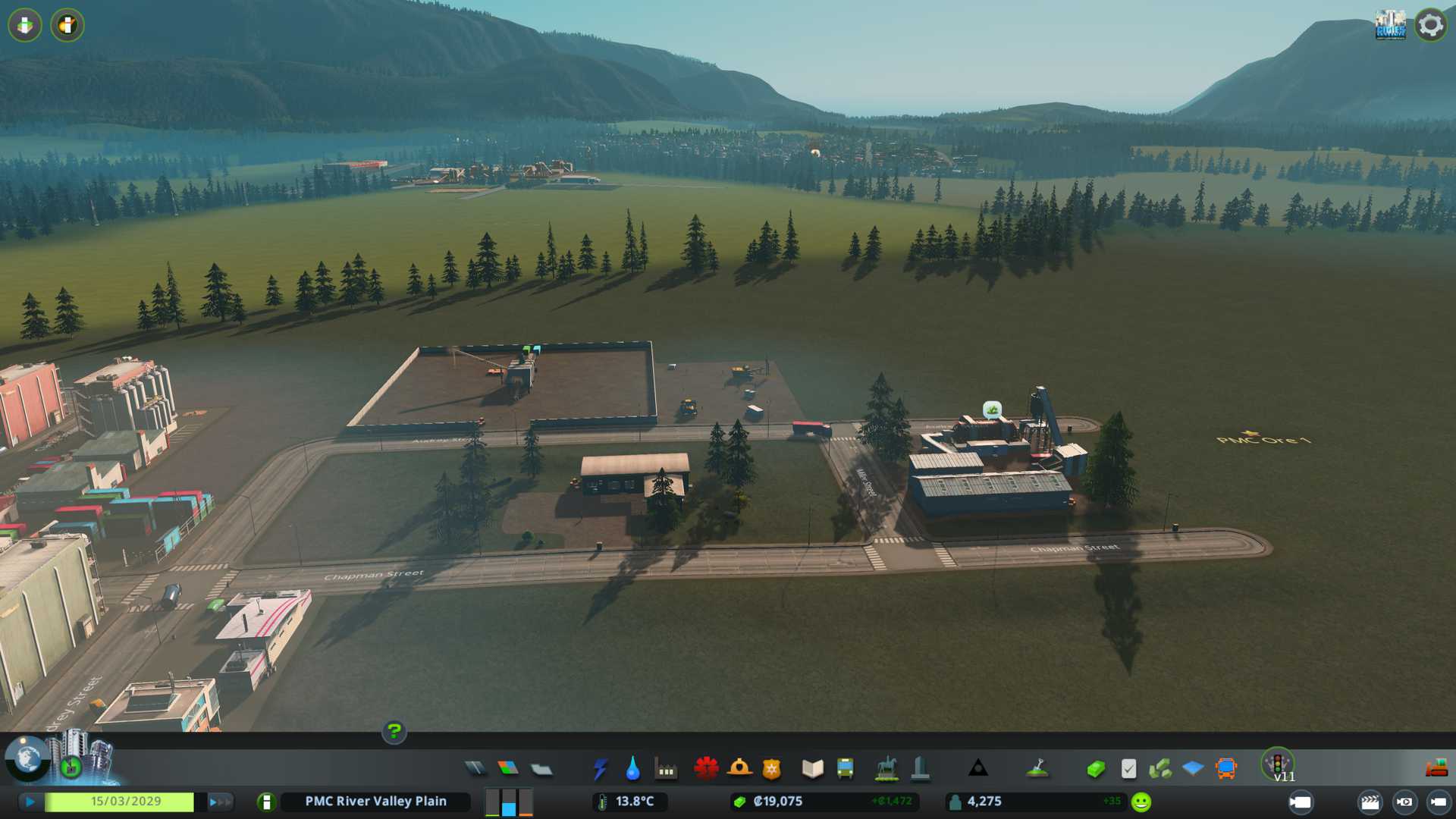Viewport: 1456px width, 819px height.
Task: Open the green question mark advisor
Action: [394, 732]
